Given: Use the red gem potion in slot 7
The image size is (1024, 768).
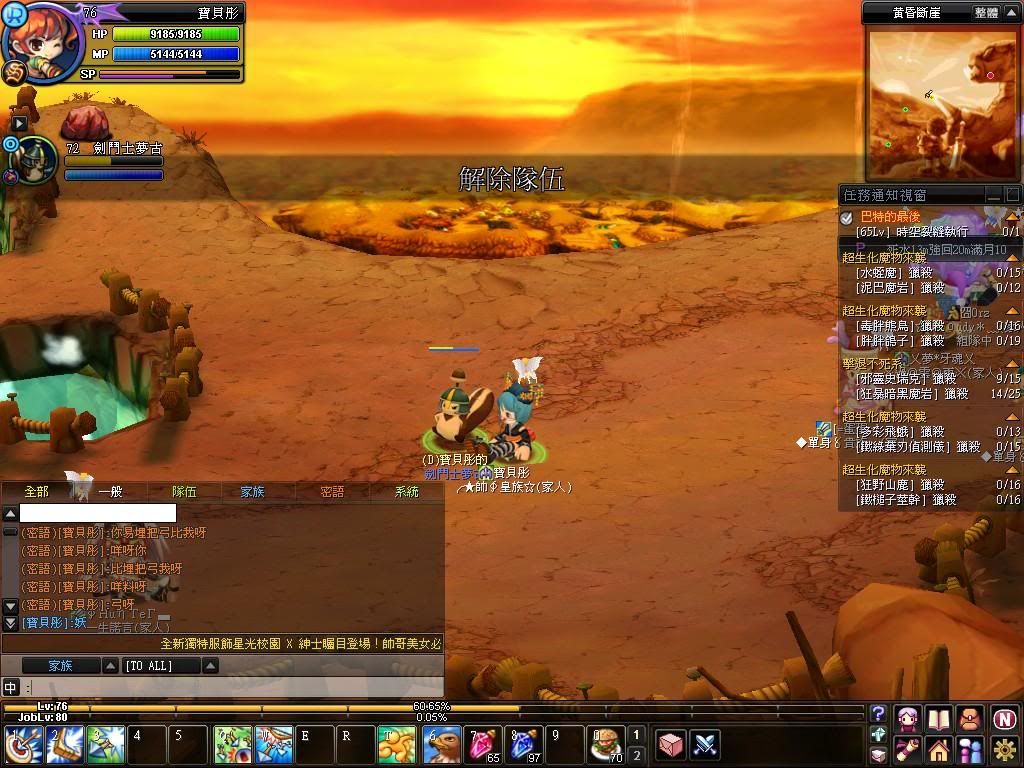Looking at the screenshot, I should click(x=484, y=745).
